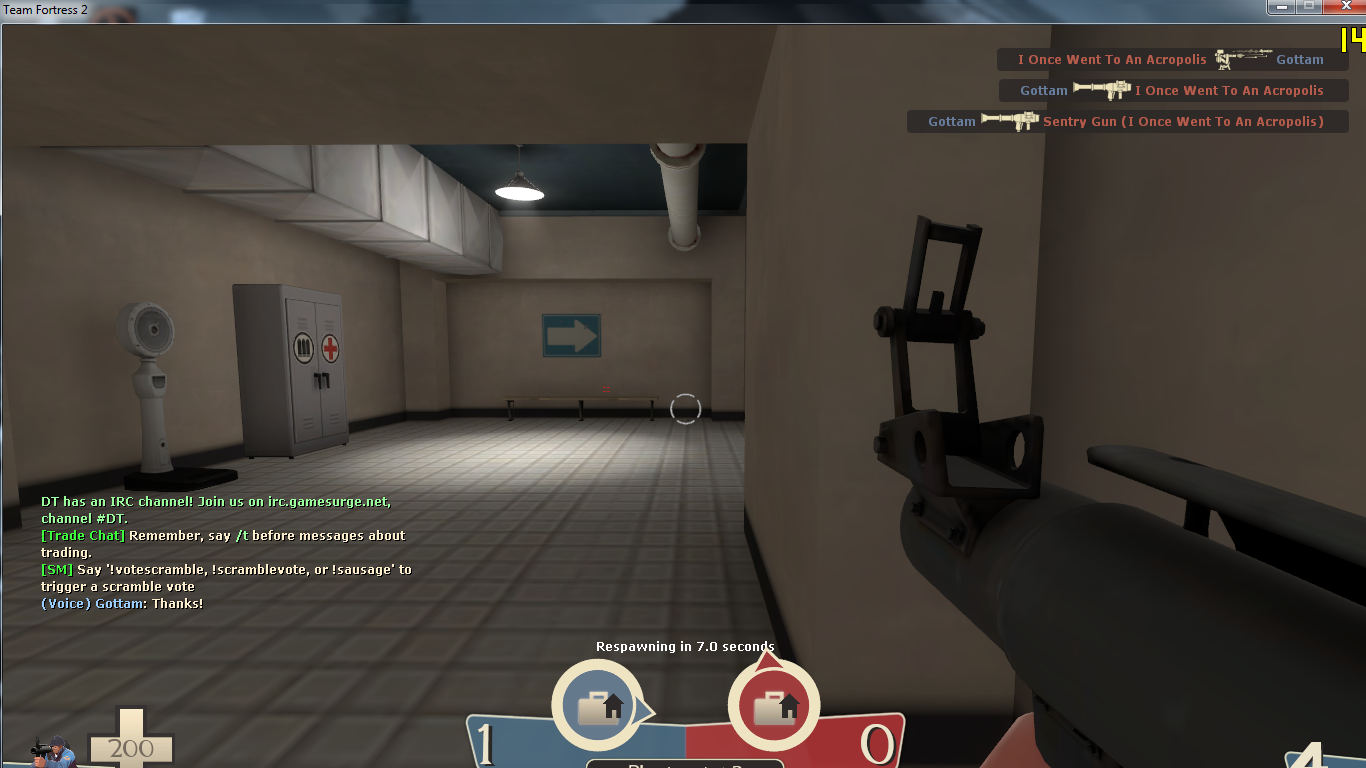Click the rocket launcher icon in the Sentry Gun kill entry
The image size is (1366, 768).
click(1011, 121)
